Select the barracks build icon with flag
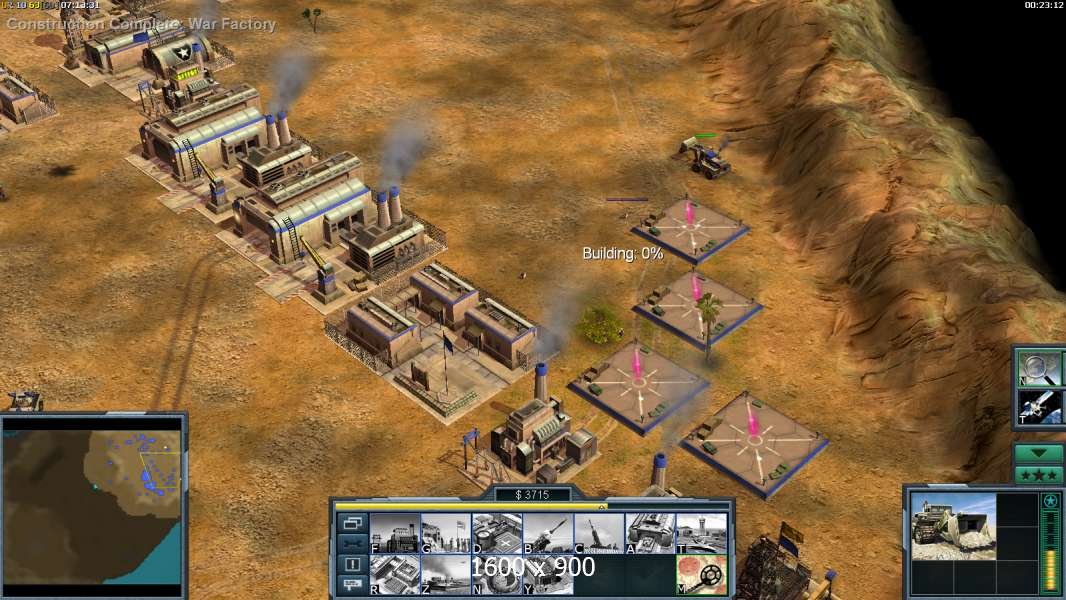This screenshot has width=1066, height=600. 446,533
